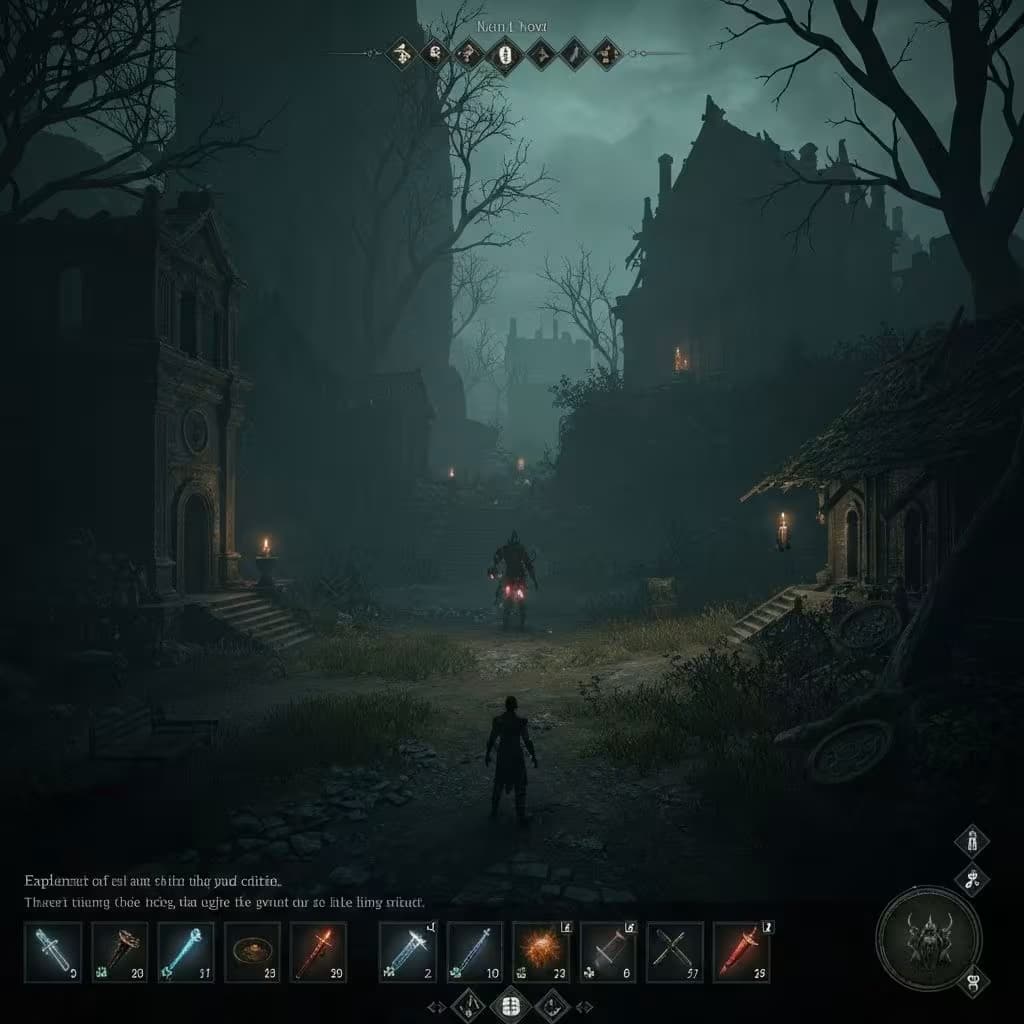Viewport: 1024px width, 1024px height.
Task: Select the red-handled hammer slot
Action: 608,951
